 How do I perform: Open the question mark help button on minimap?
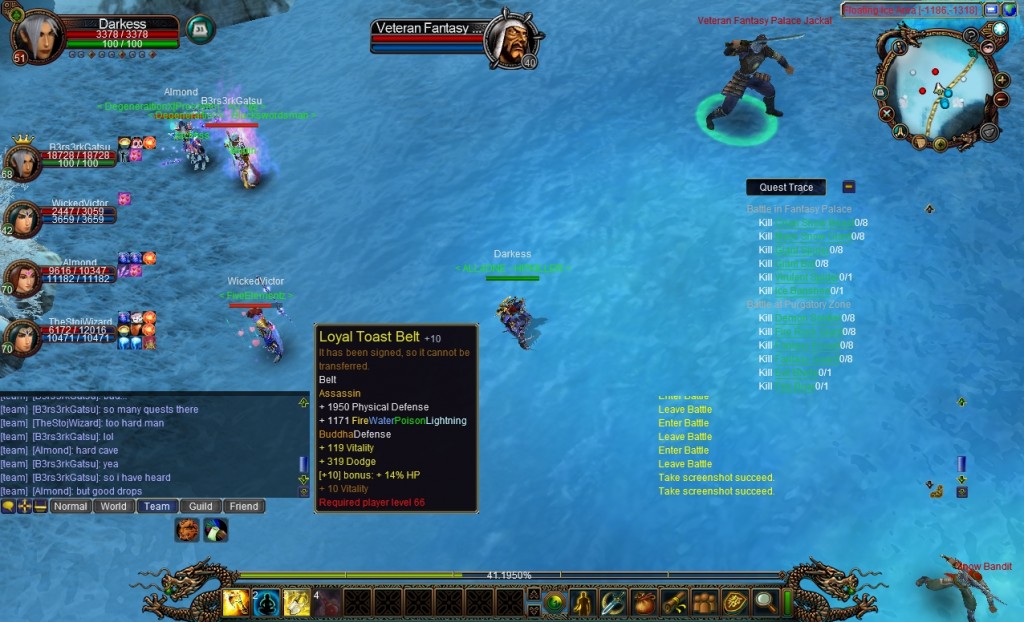tap(970, 35)
